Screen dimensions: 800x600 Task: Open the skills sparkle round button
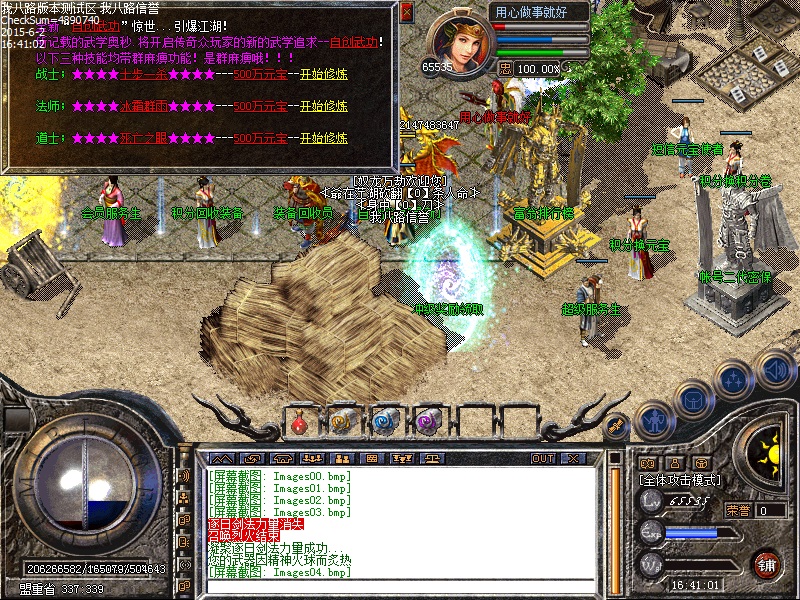pyautogui.click(x=735, y=380)
